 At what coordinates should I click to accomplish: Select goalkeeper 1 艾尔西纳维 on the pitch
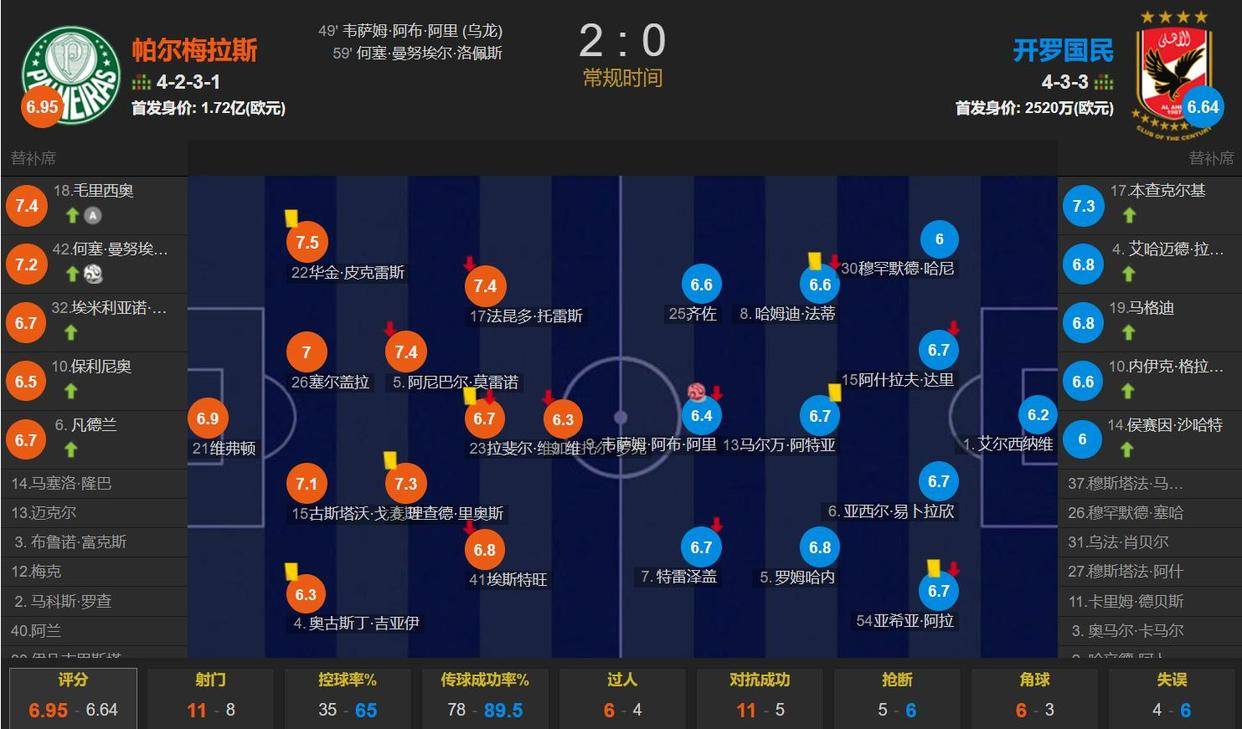[x=1038, y=416]
